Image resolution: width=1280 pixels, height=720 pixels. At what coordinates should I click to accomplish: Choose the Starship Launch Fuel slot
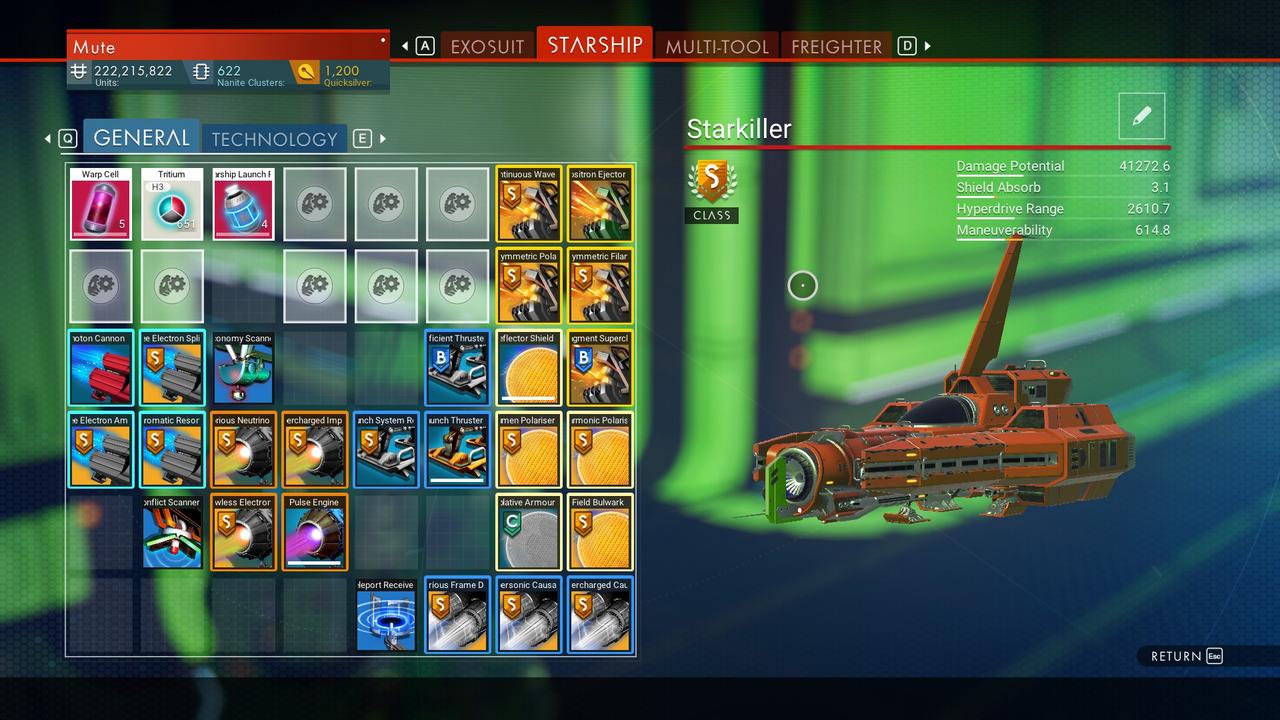(x=243, y=204)
